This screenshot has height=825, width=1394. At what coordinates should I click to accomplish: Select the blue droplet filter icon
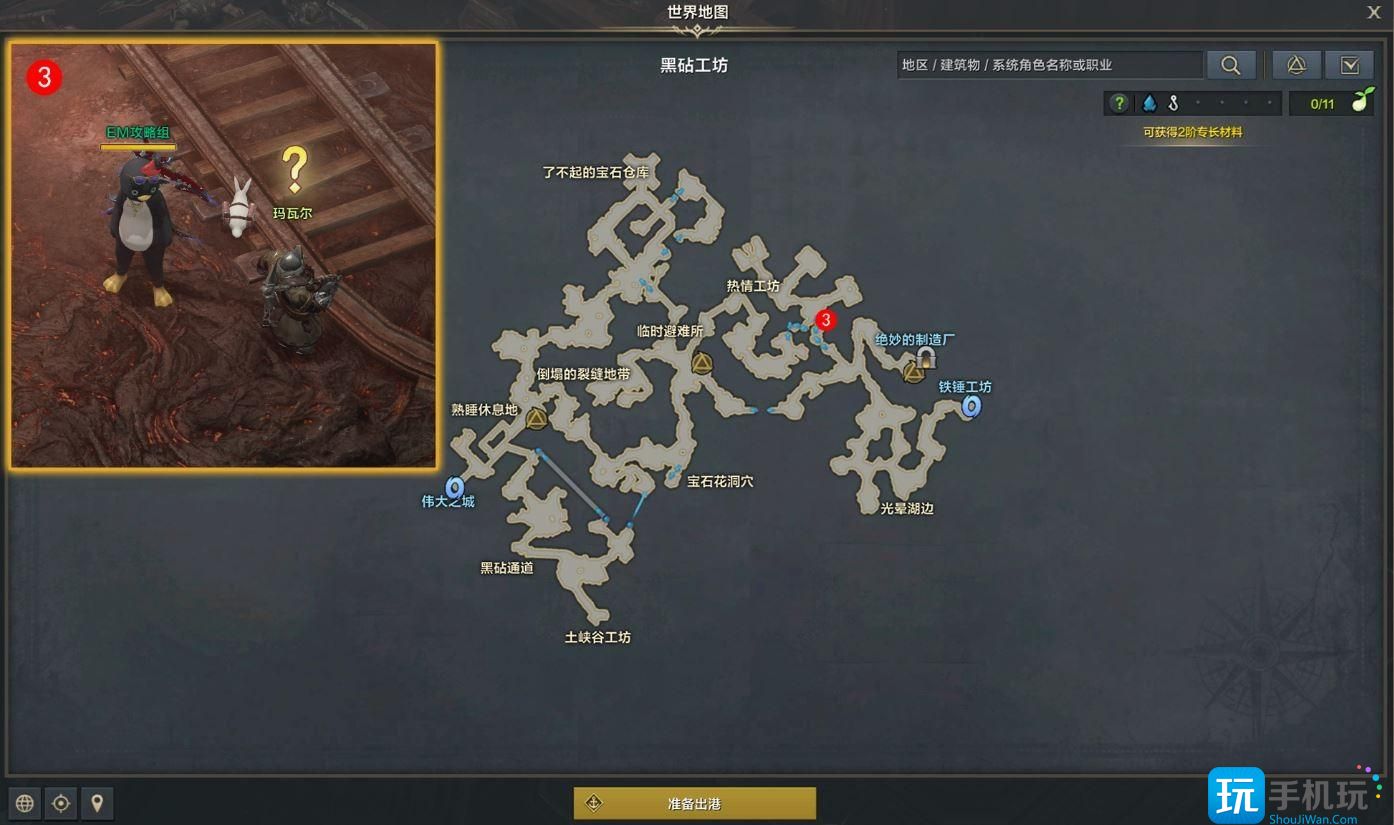coord(1148,102)
